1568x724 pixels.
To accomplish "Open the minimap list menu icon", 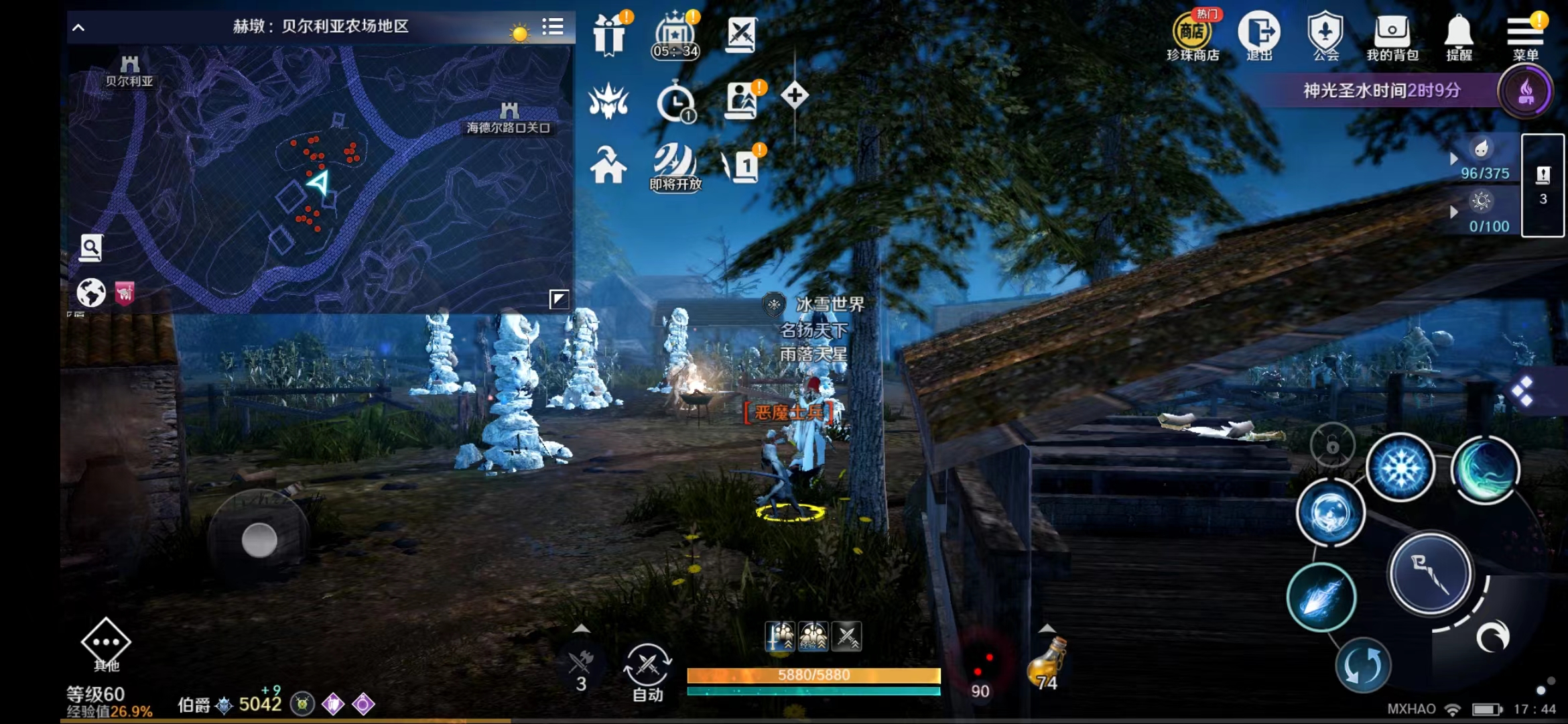I will coord(553,27).
